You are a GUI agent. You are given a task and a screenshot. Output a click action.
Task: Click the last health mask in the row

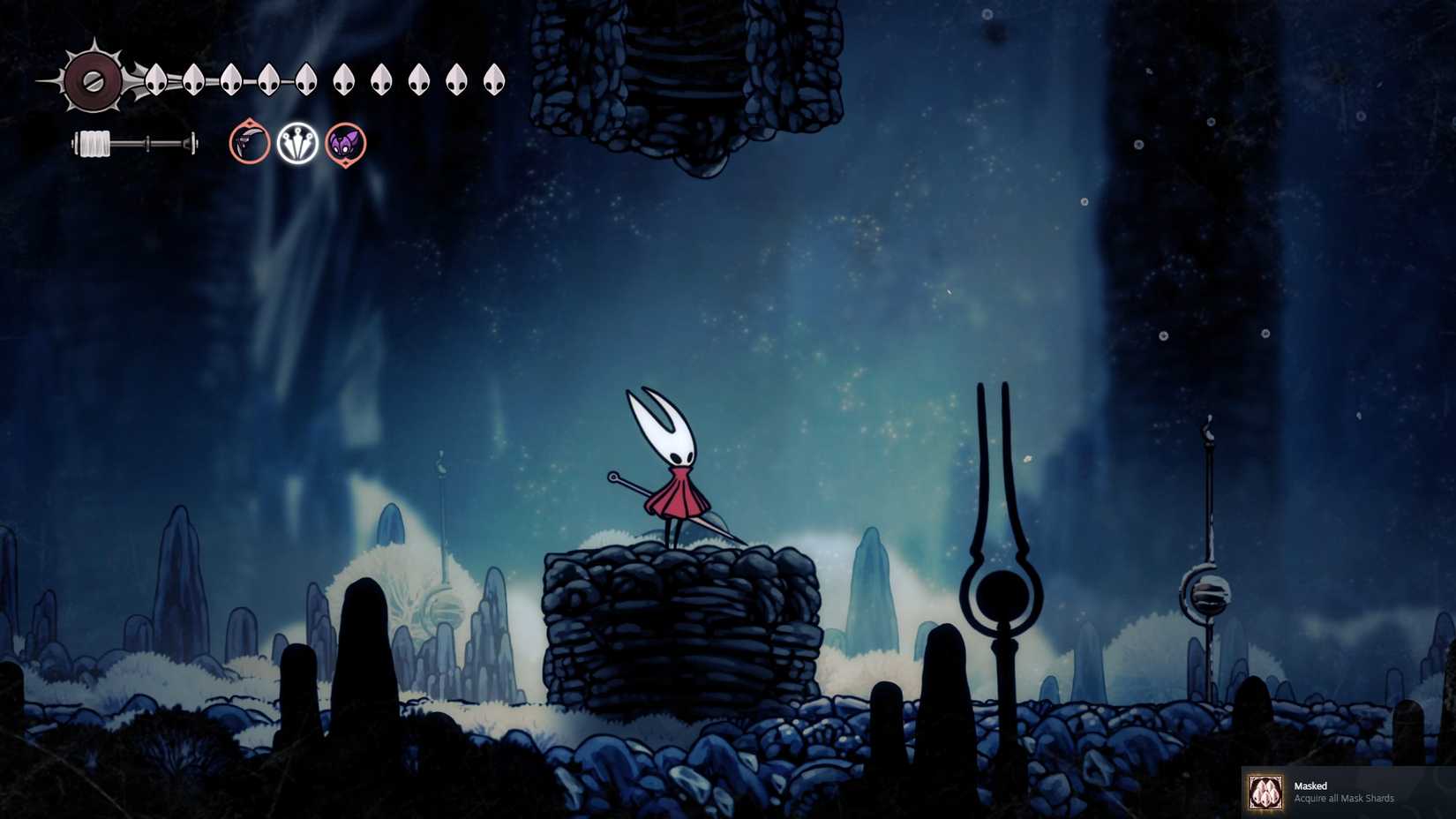pyautogui.click(x=494, y=79)
